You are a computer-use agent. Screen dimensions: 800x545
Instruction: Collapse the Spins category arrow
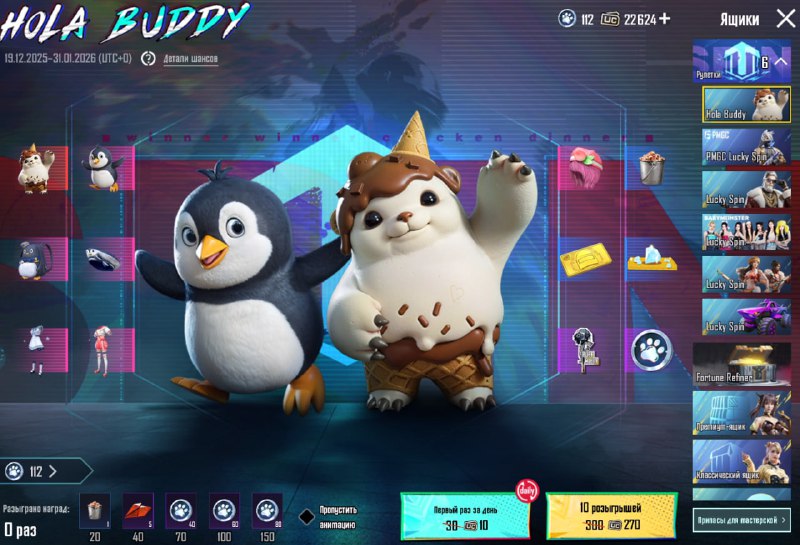(x=781, y=62)
